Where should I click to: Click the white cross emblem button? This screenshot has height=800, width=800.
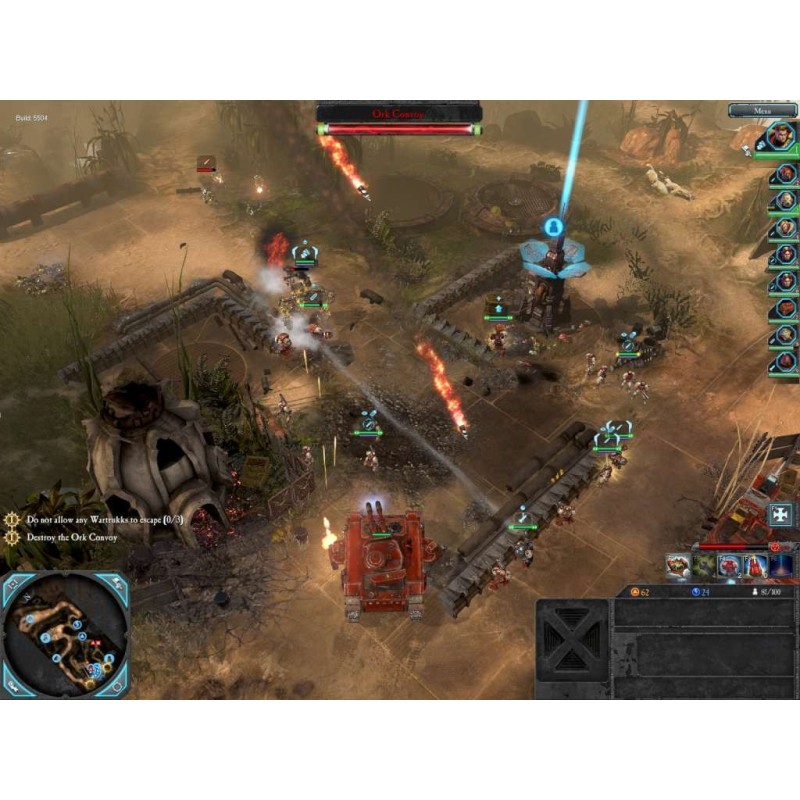(x=780, y=516)
